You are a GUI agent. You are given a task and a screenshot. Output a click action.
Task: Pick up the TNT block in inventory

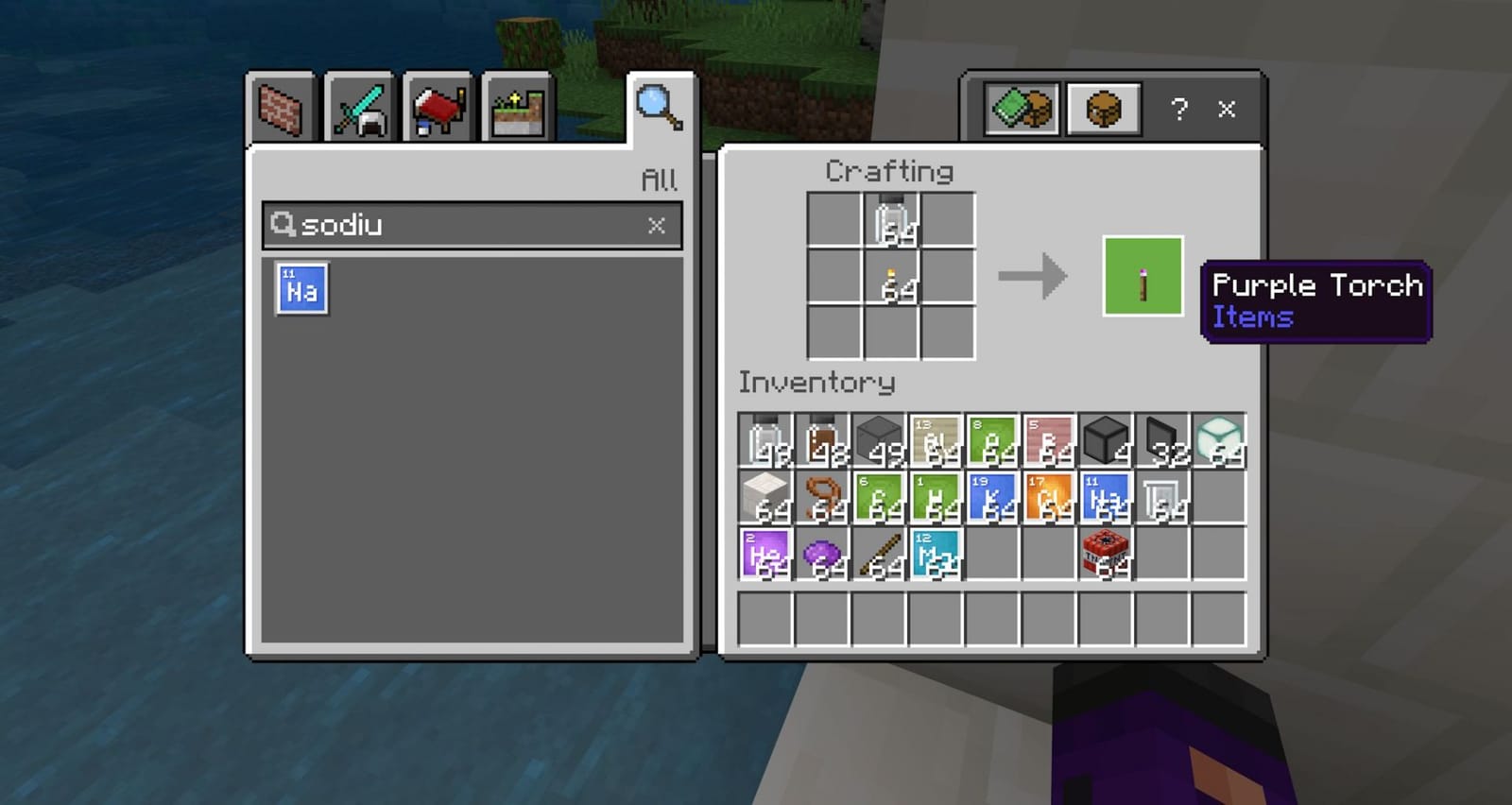(1104, 553)
